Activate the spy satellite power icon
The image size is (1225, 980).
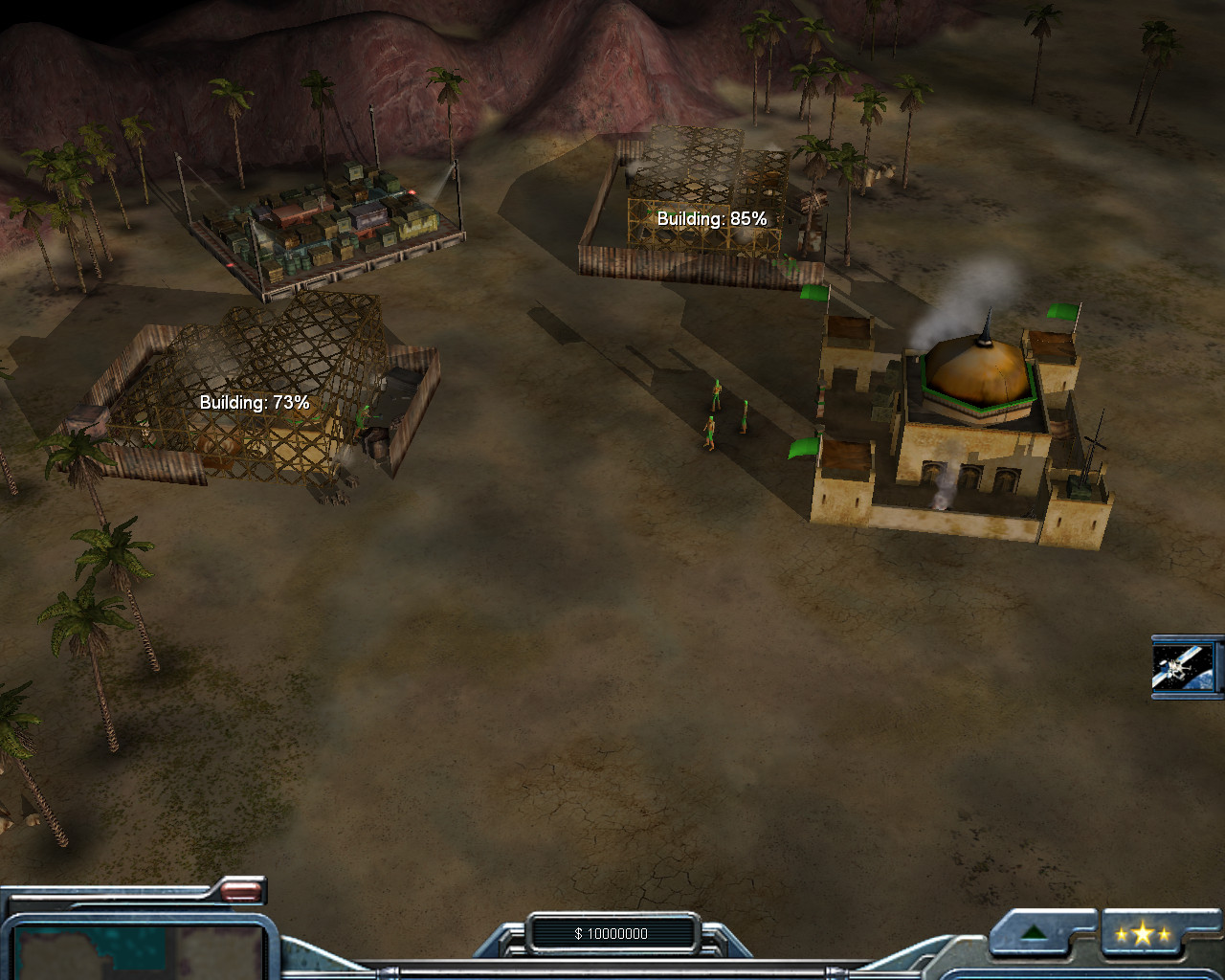pos(1184,666)
